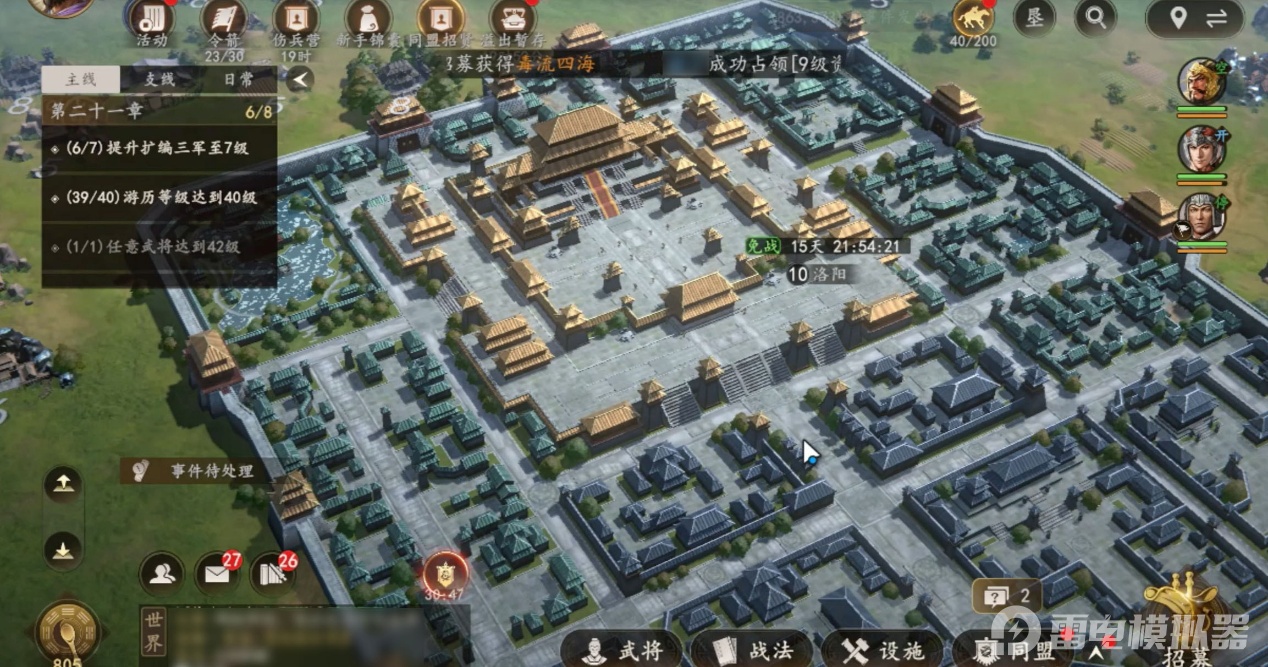The height and width of the screenshot is (667, 1268).
Task: Open the golden horse icon showing 40/200
Action: coord(973,18)
